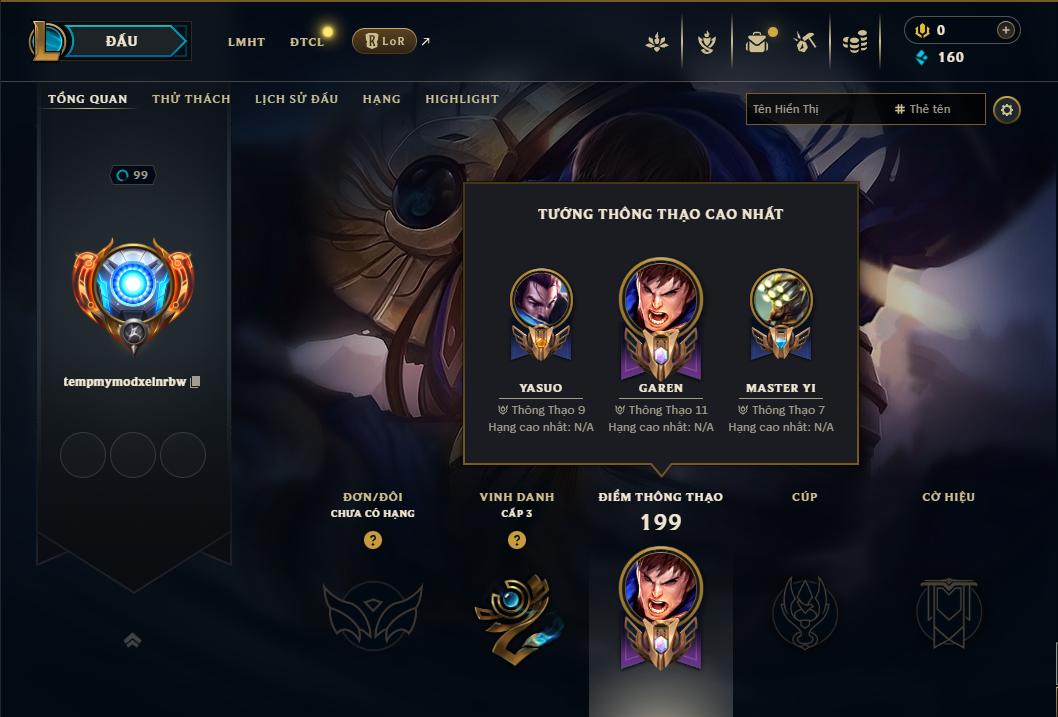Select Yasuo mastery portrait

(541, 300)
